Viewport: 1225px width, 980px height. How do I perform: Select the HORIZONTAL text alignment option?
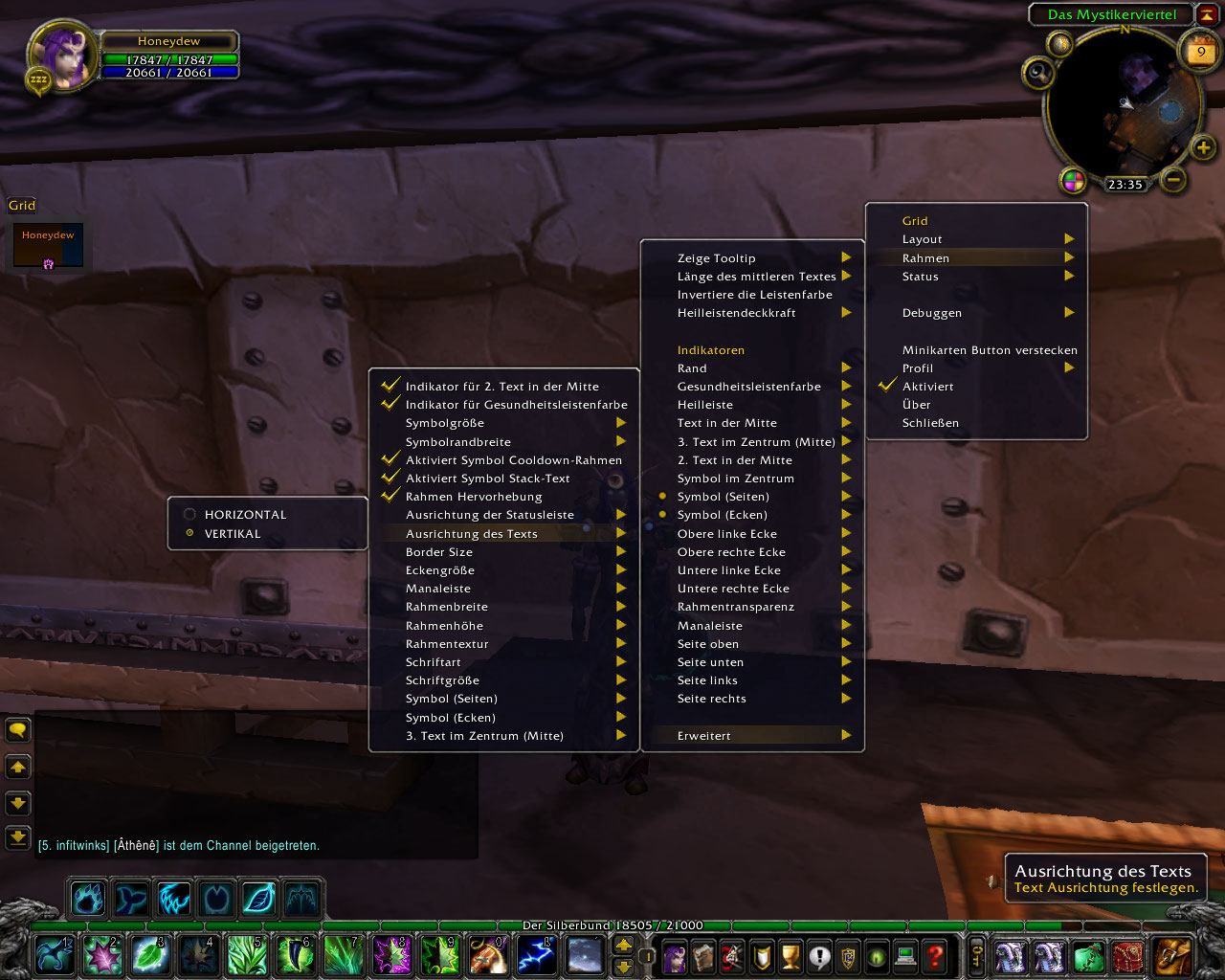point(245,515)
